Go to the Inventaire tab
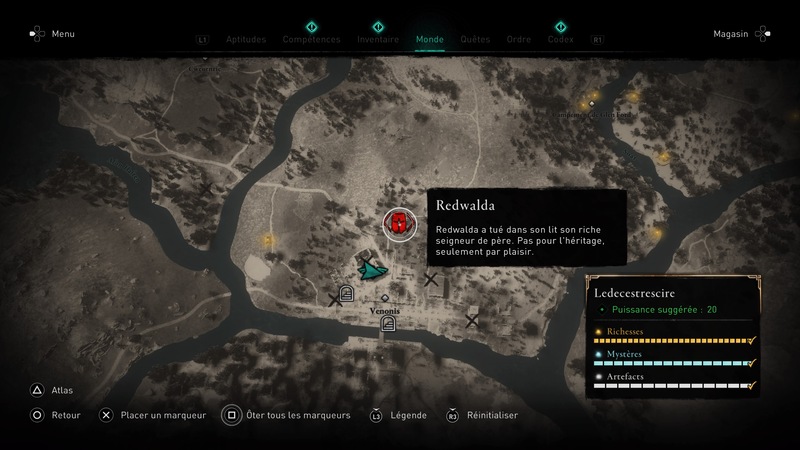 tap(378, 40)
